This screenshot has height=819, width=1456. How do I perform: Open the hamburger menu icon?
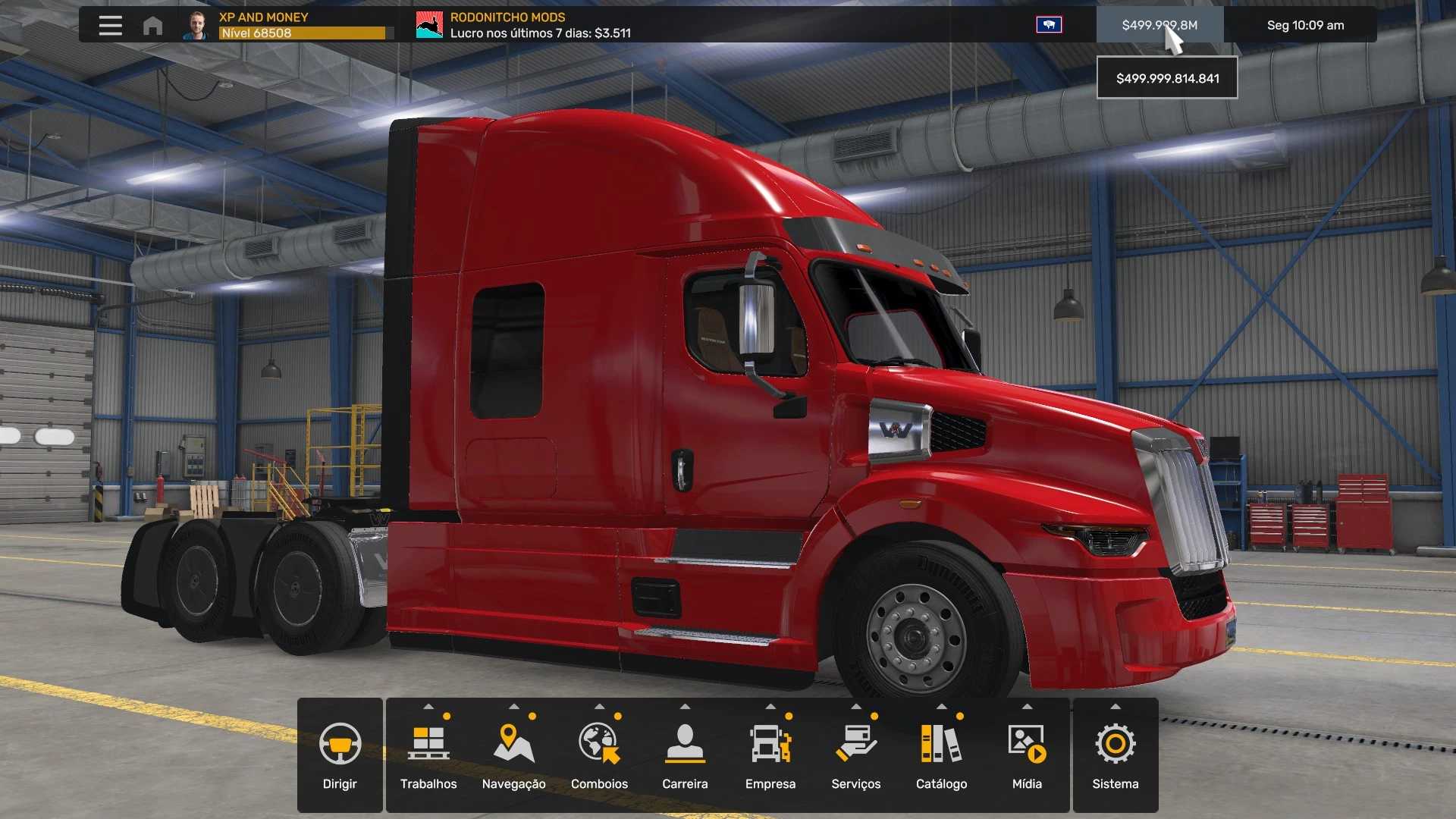[x=110, y=25]
